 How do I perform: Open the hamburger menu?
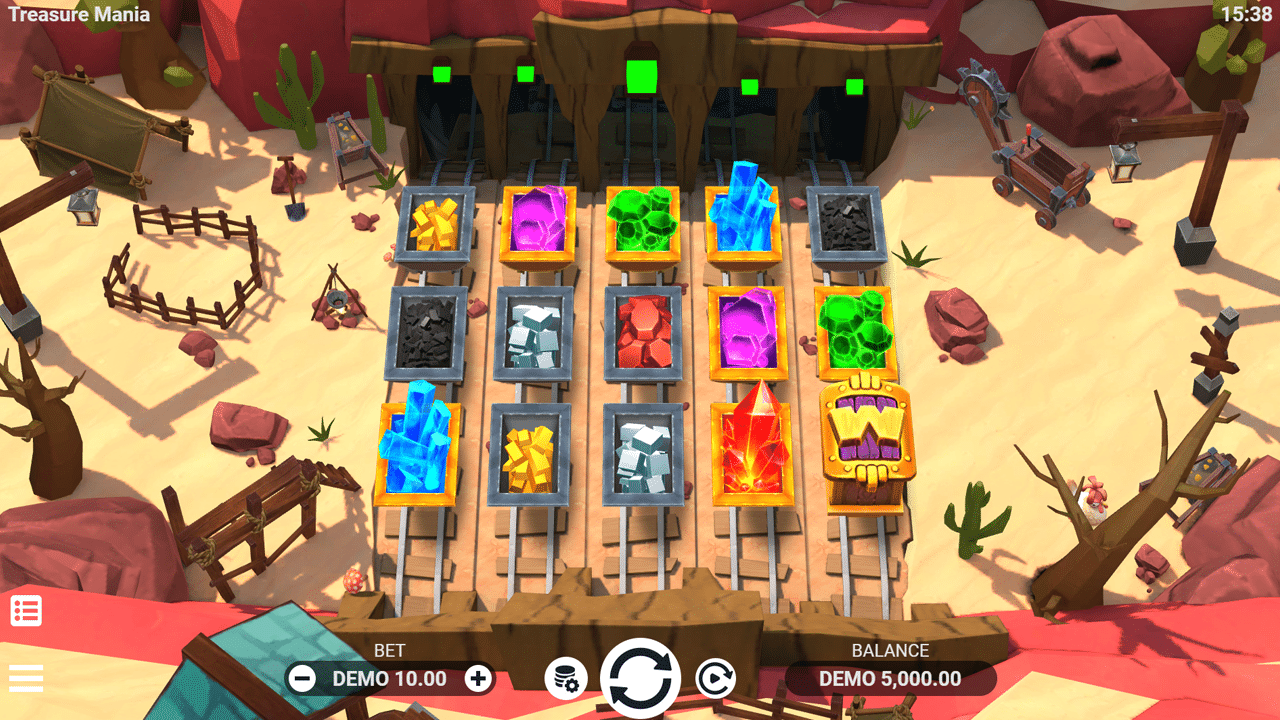point(27,677)
